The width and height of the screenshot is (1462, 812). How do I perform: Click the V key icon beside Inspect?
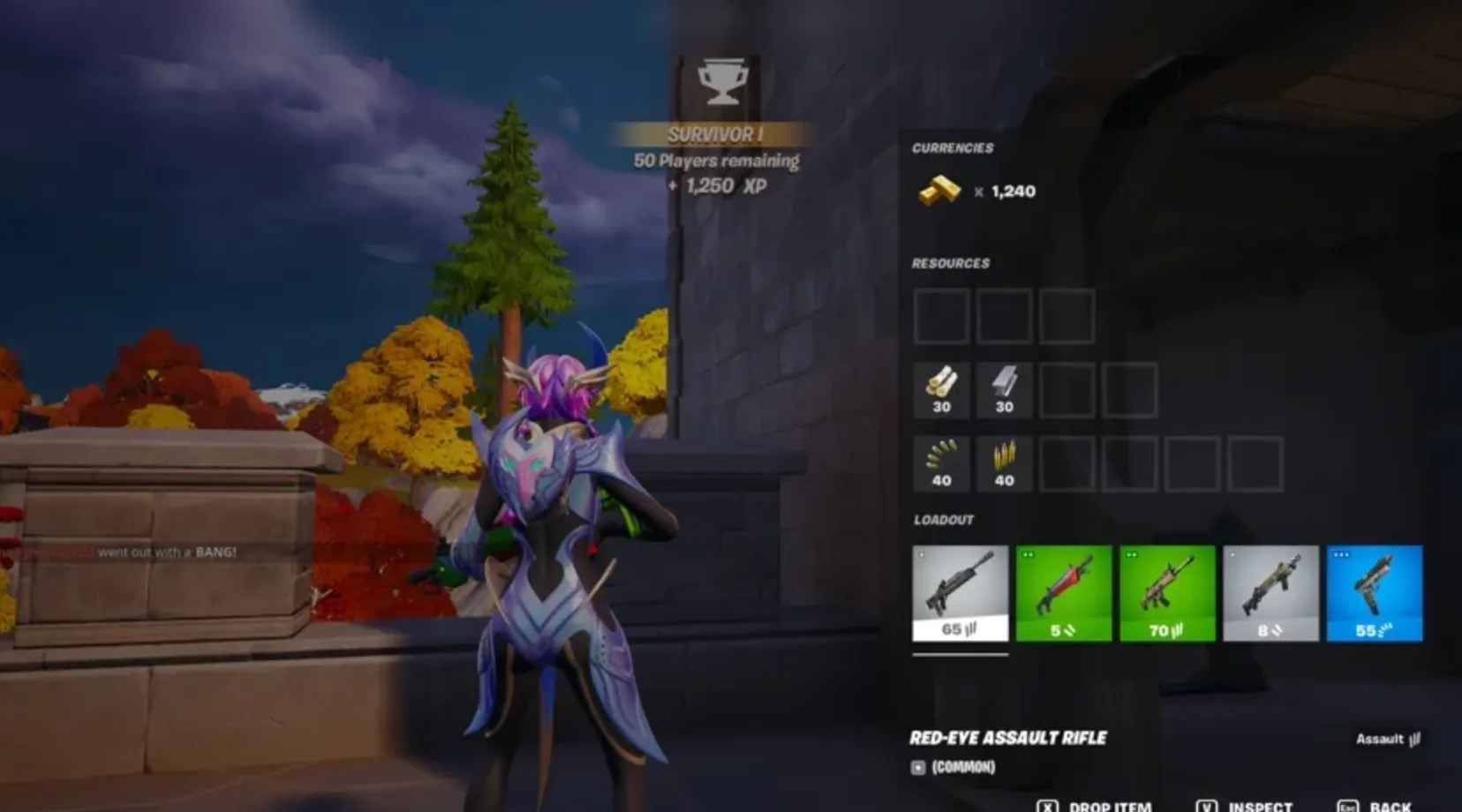point(1205,806)
